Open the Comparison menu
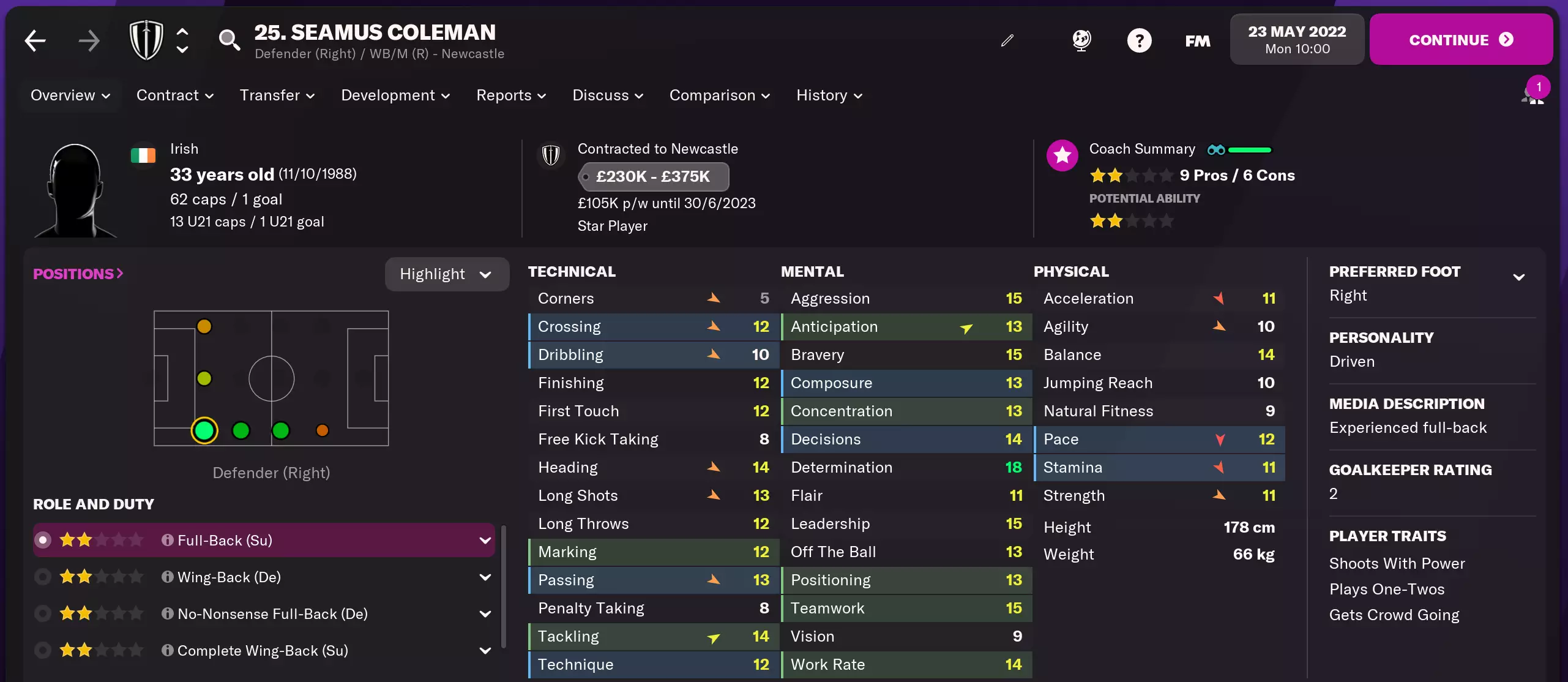Screen dimensions: 1568x682 (x=720, y=96)
